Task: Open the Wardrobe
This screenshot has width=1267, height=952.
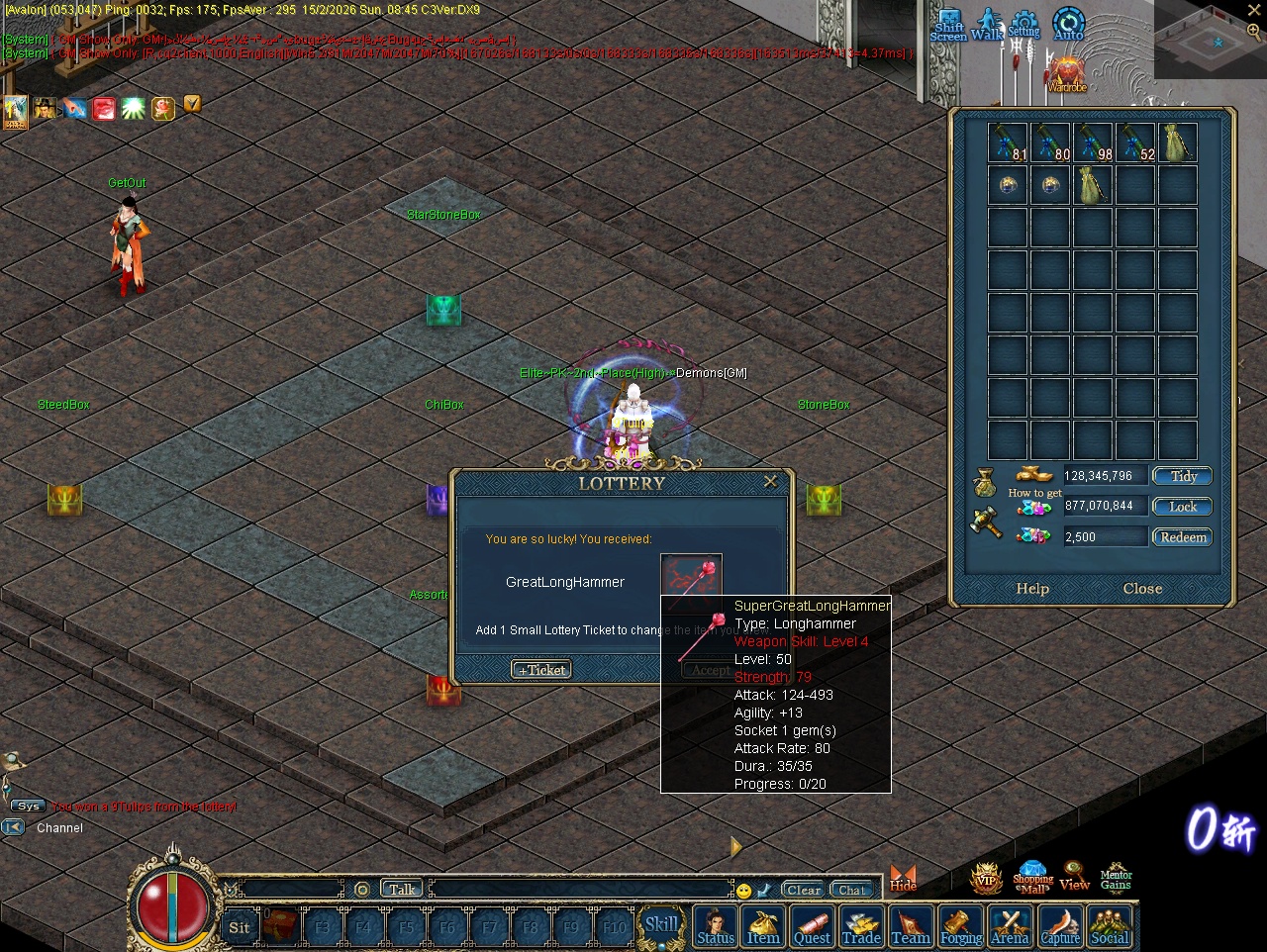Action: tap(1067, 74)
